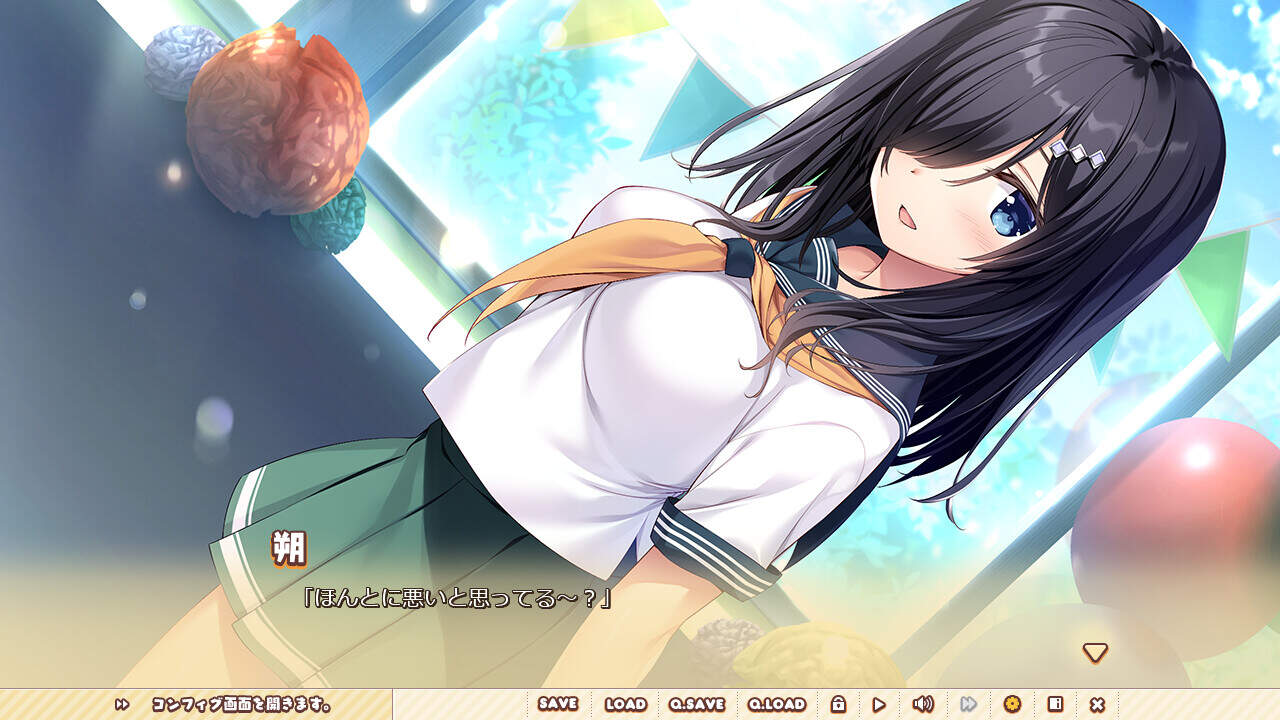
Task: Close the message window with the X
Action: coord(1097,704)
